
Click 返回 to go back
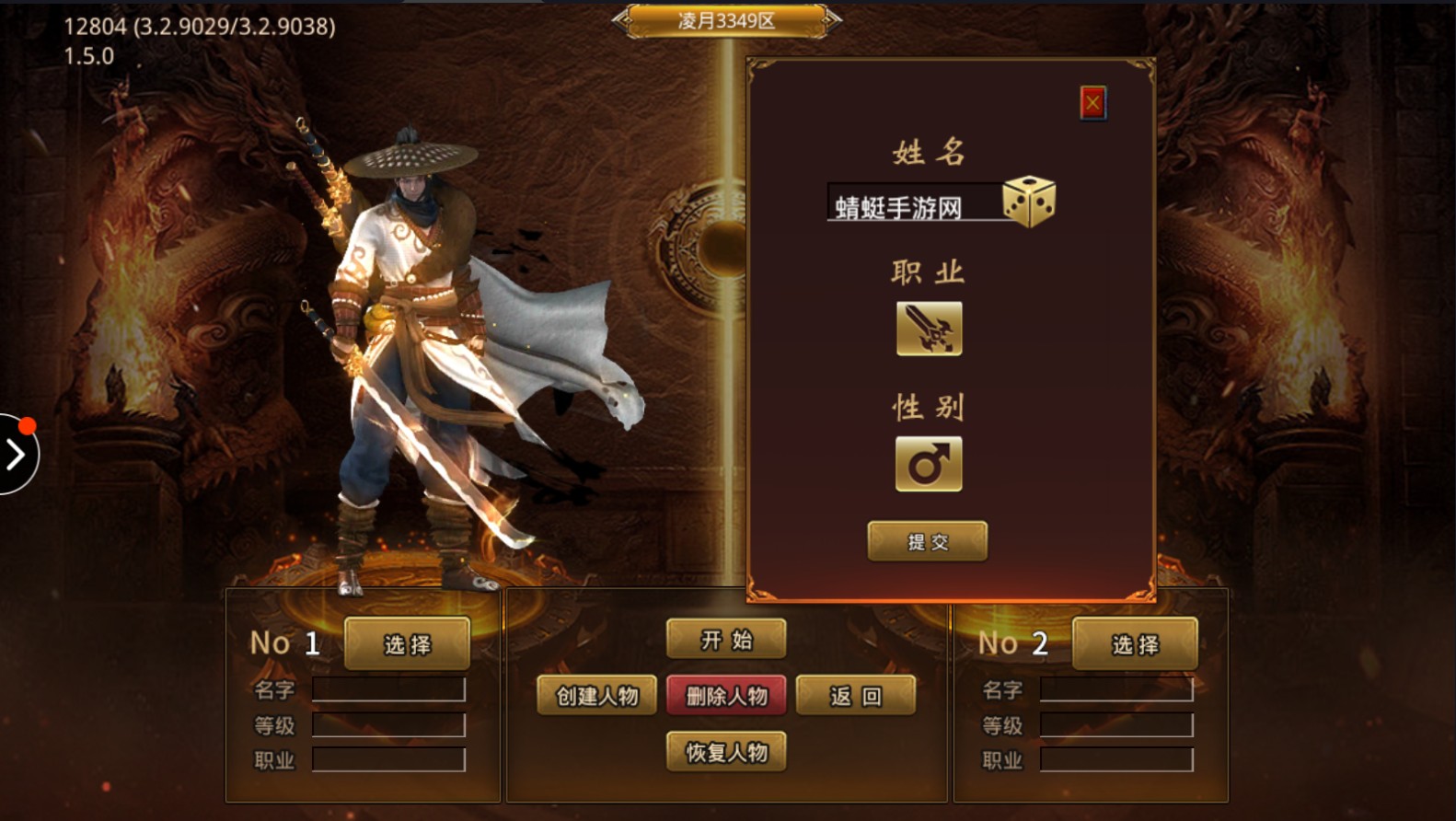856,695
